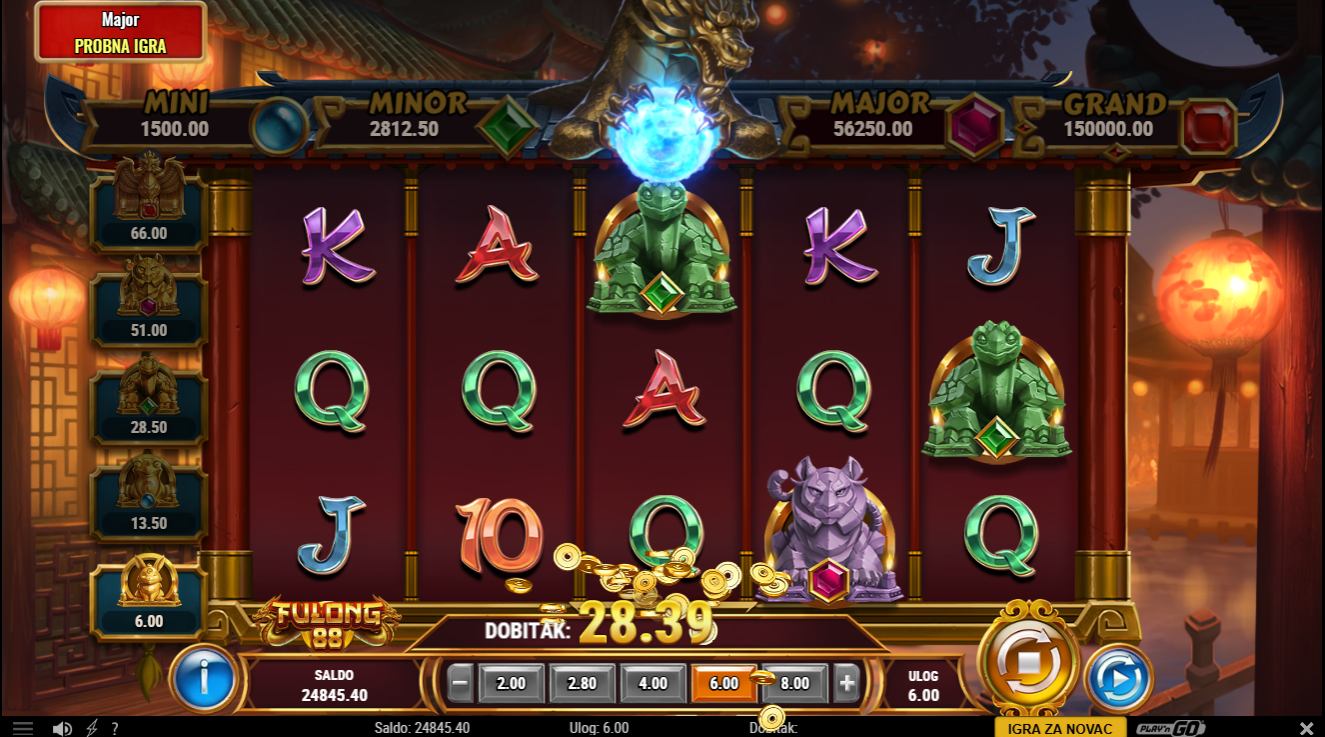Click the IGRA ZA NOVAC button
The width and height of the screenshot is (1325, 737).
(x=1060, y=728)
